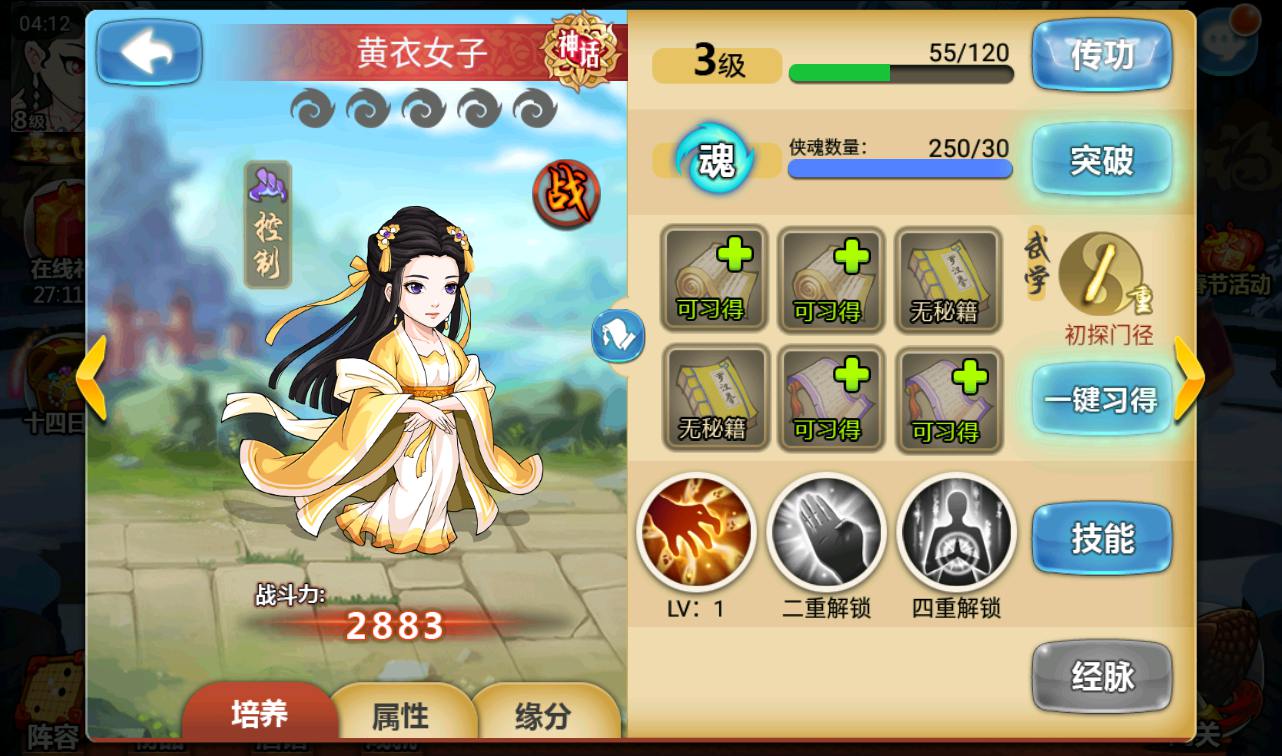Activate the 突破 breakthrough button
Viewport: 1282px width, 756px height.
click(1101, 160)
